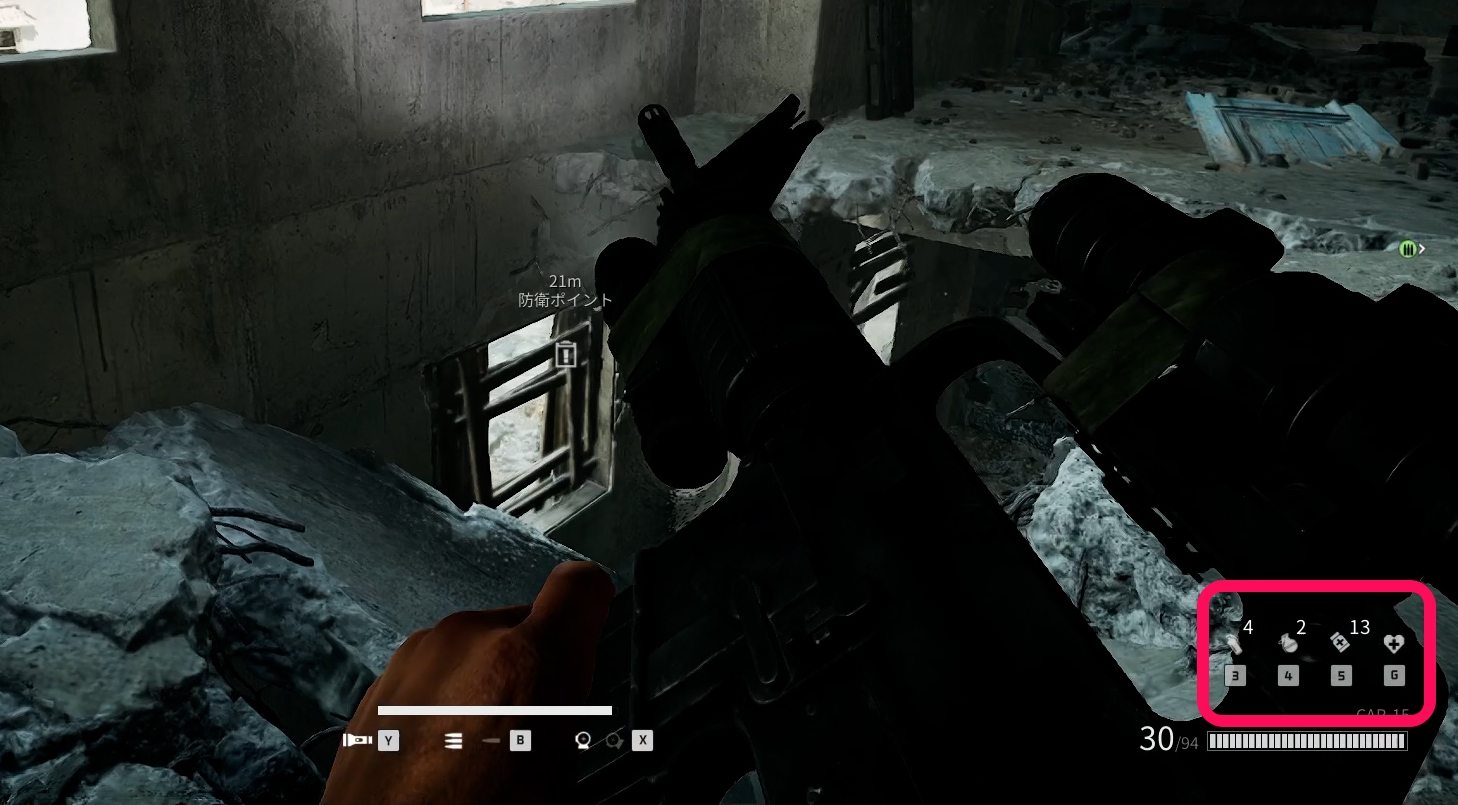Click the segmented magazine ammo bar
Viewport: 1458px width, 805px height.
tap(1307, 740)
